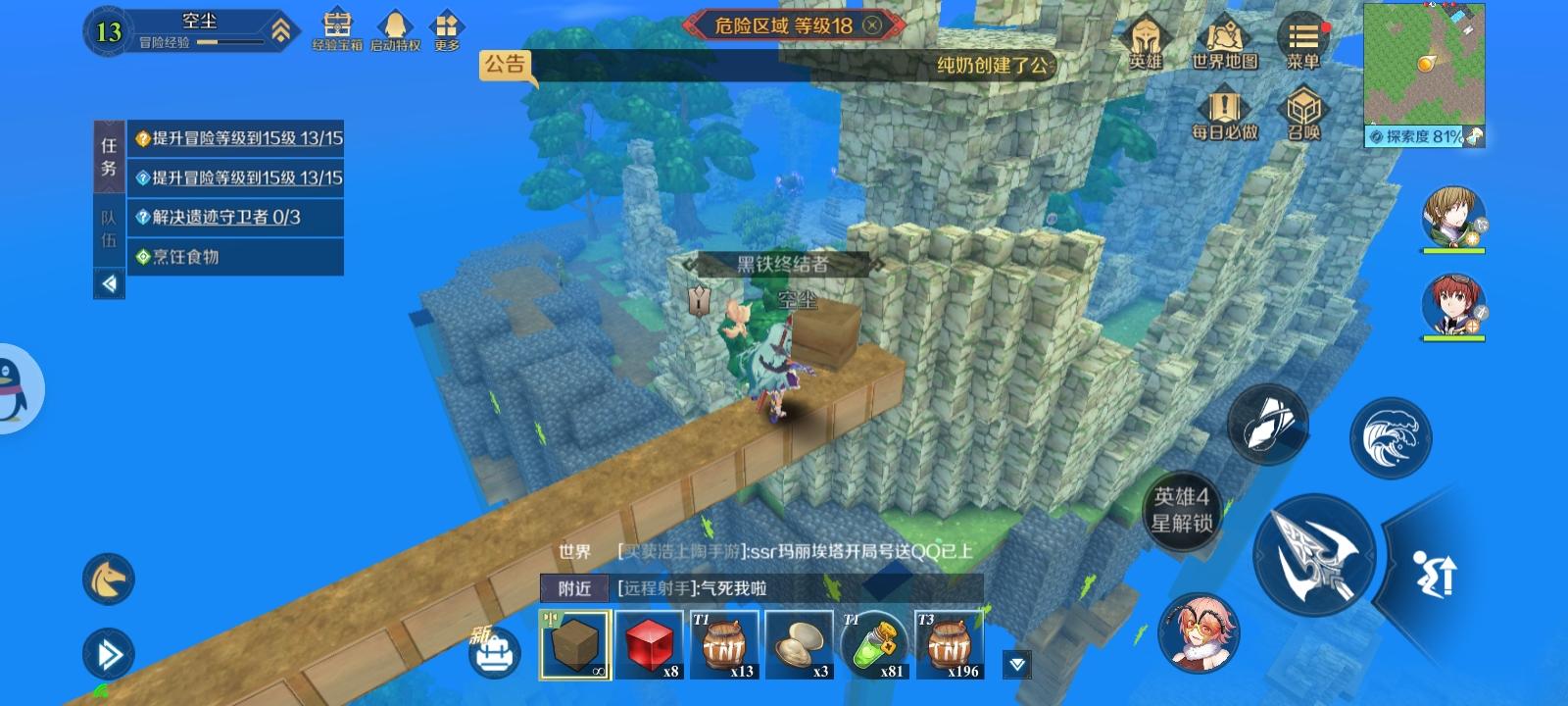
Task: Select the wooden block in the hotbar
Action: [574, 644]
